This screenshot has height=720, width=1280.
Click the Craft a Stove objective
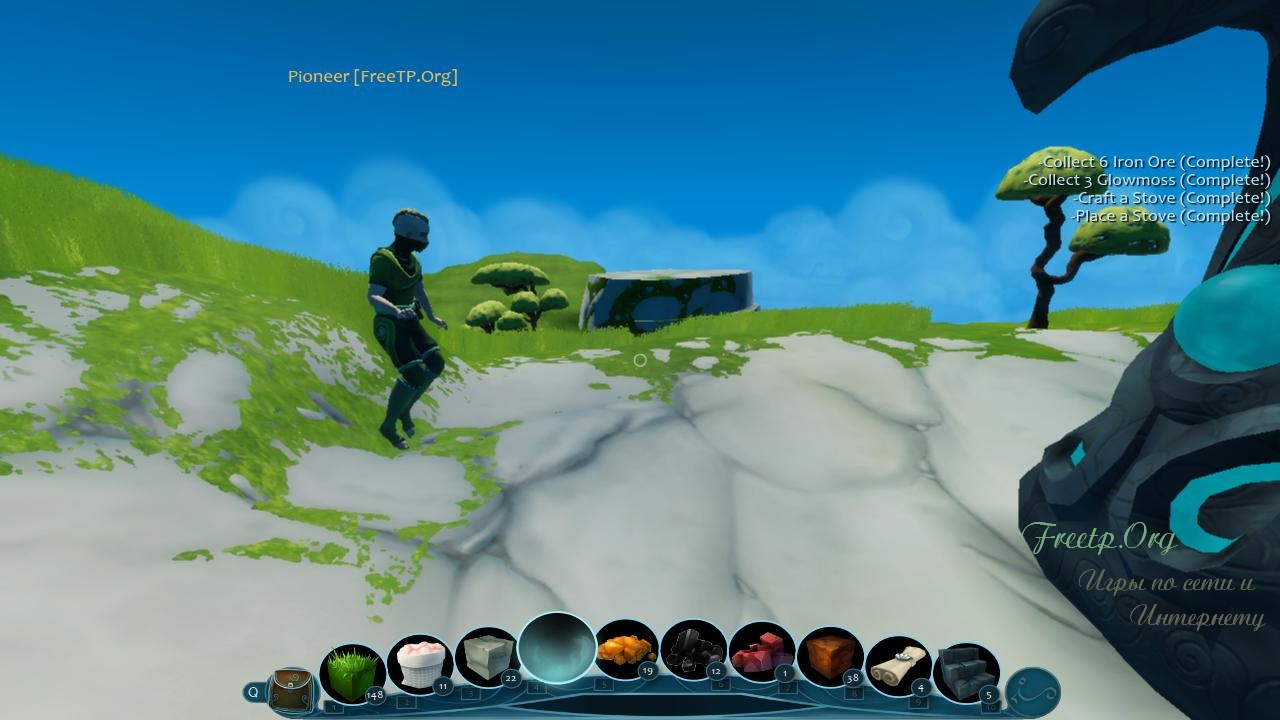tap(1171, 198)
